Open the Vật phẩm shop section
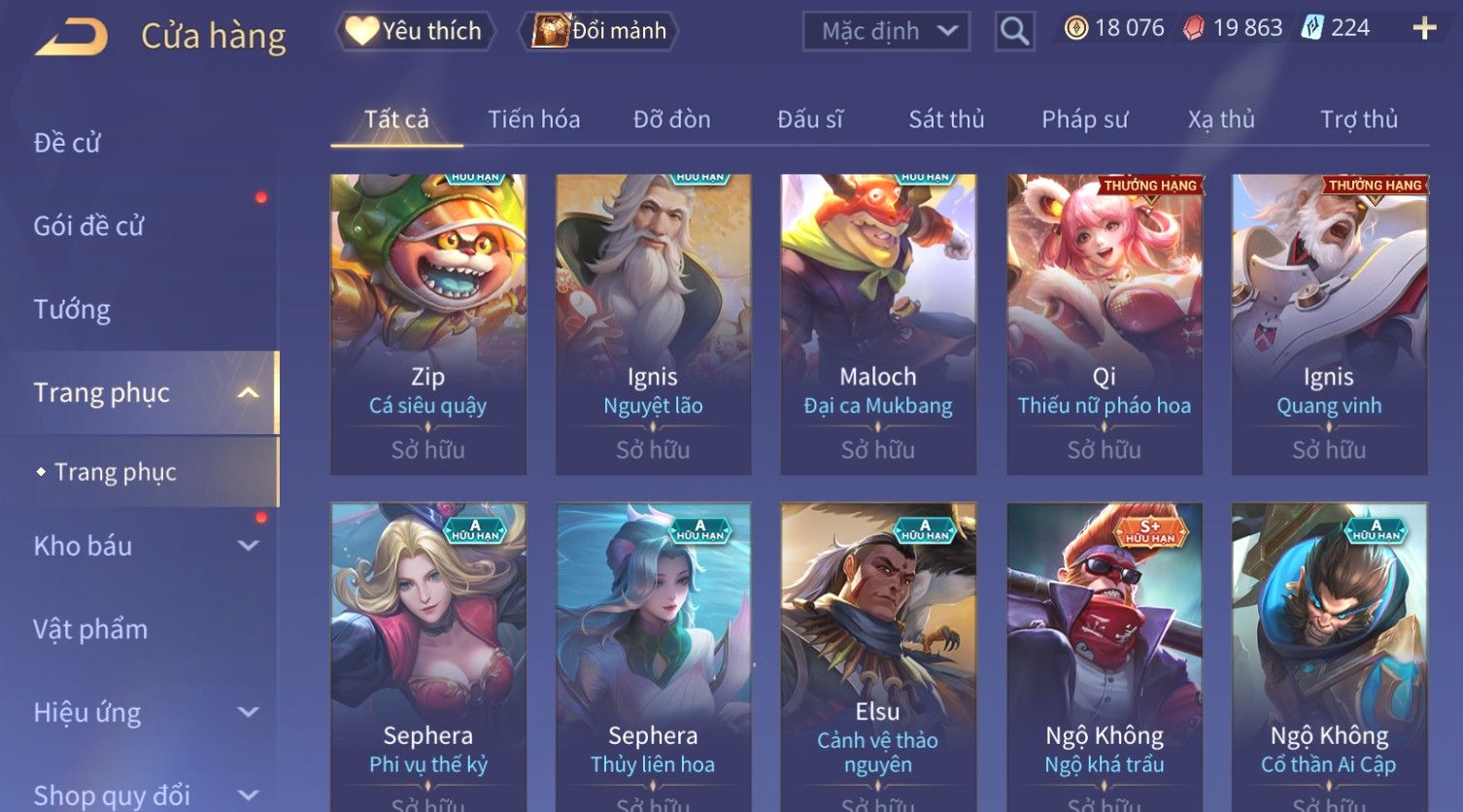Screen dimensions: 1463x812 (90, 629)
